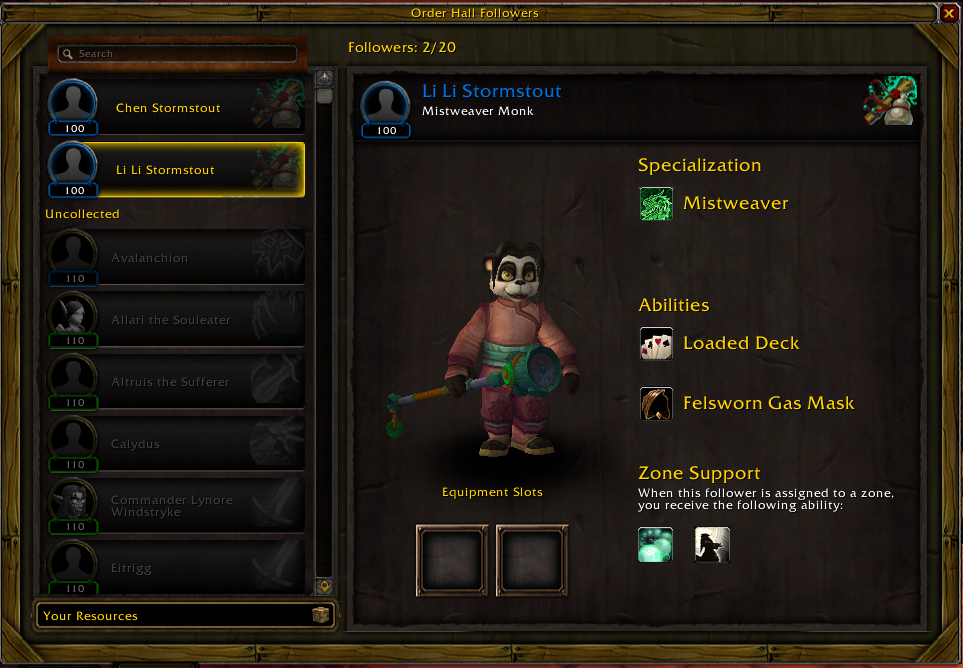Select the Calydus follower row
The height and width of the screenshot is (668, 963).
pyautogui.click(x=175, y=444)
